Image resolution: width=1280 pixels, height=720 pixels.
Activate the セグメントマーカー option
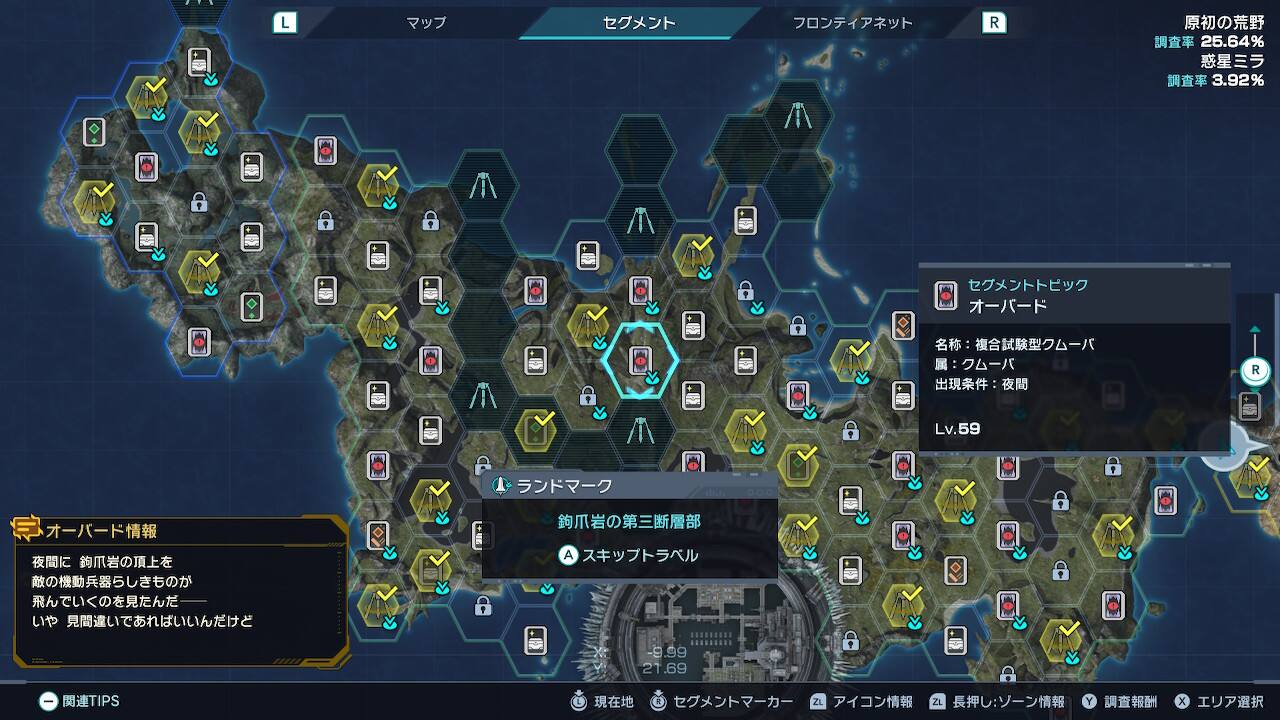point(722,701)
